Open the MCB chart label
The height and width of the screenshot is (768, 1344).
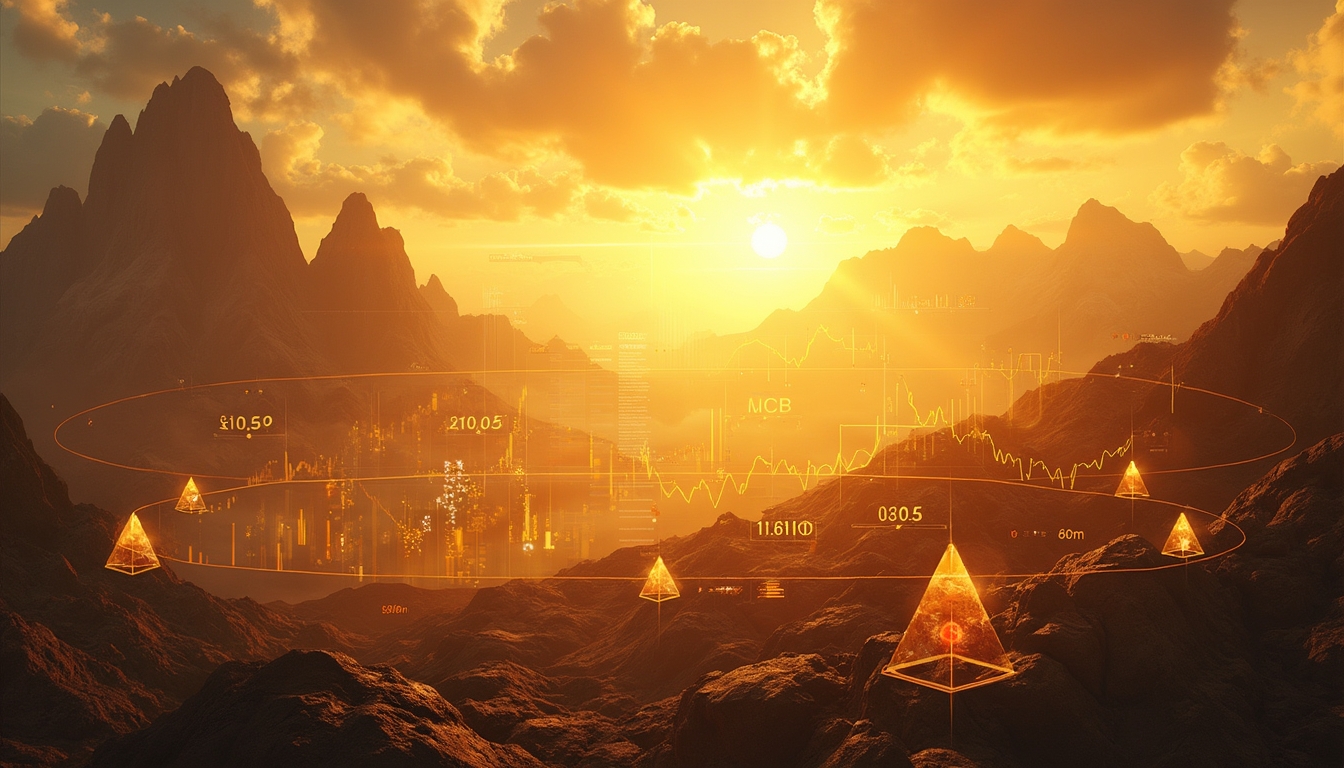pos(769,406)
